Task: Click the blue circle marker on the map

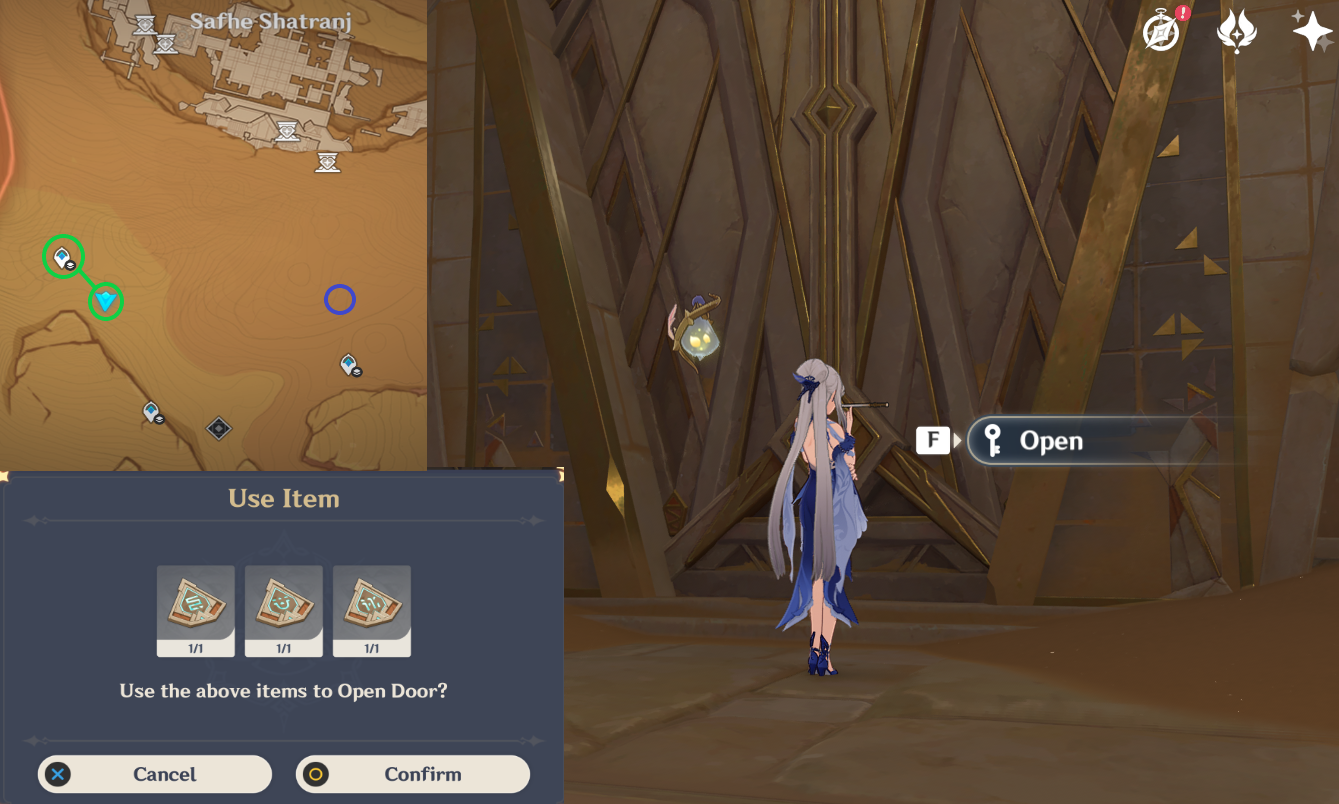Action: 340,299
